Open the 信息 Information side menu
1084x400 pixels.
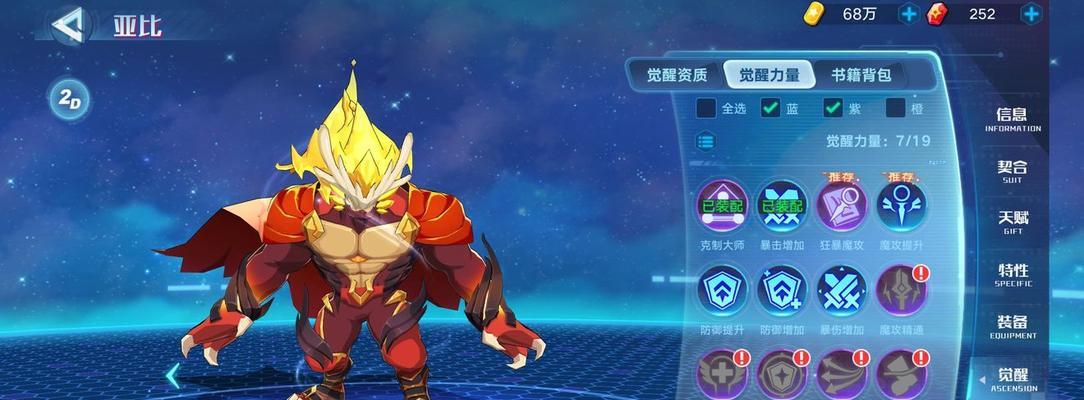1012,119
